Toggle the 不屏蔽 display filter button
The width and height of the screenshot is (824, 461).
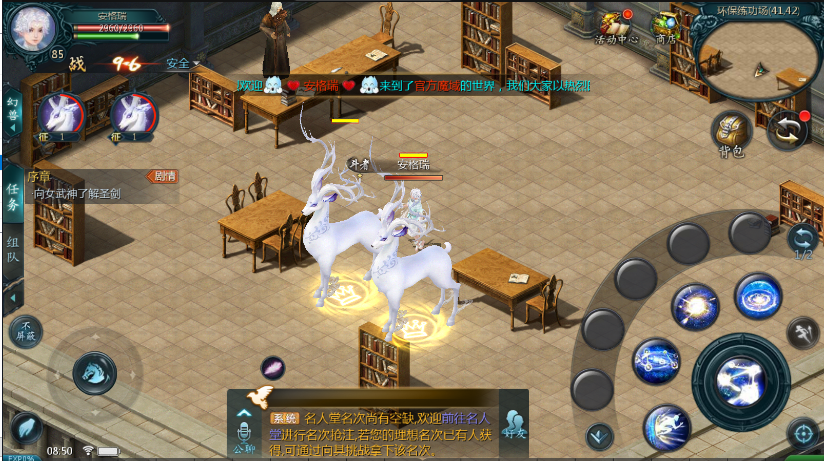coord(26,332)
